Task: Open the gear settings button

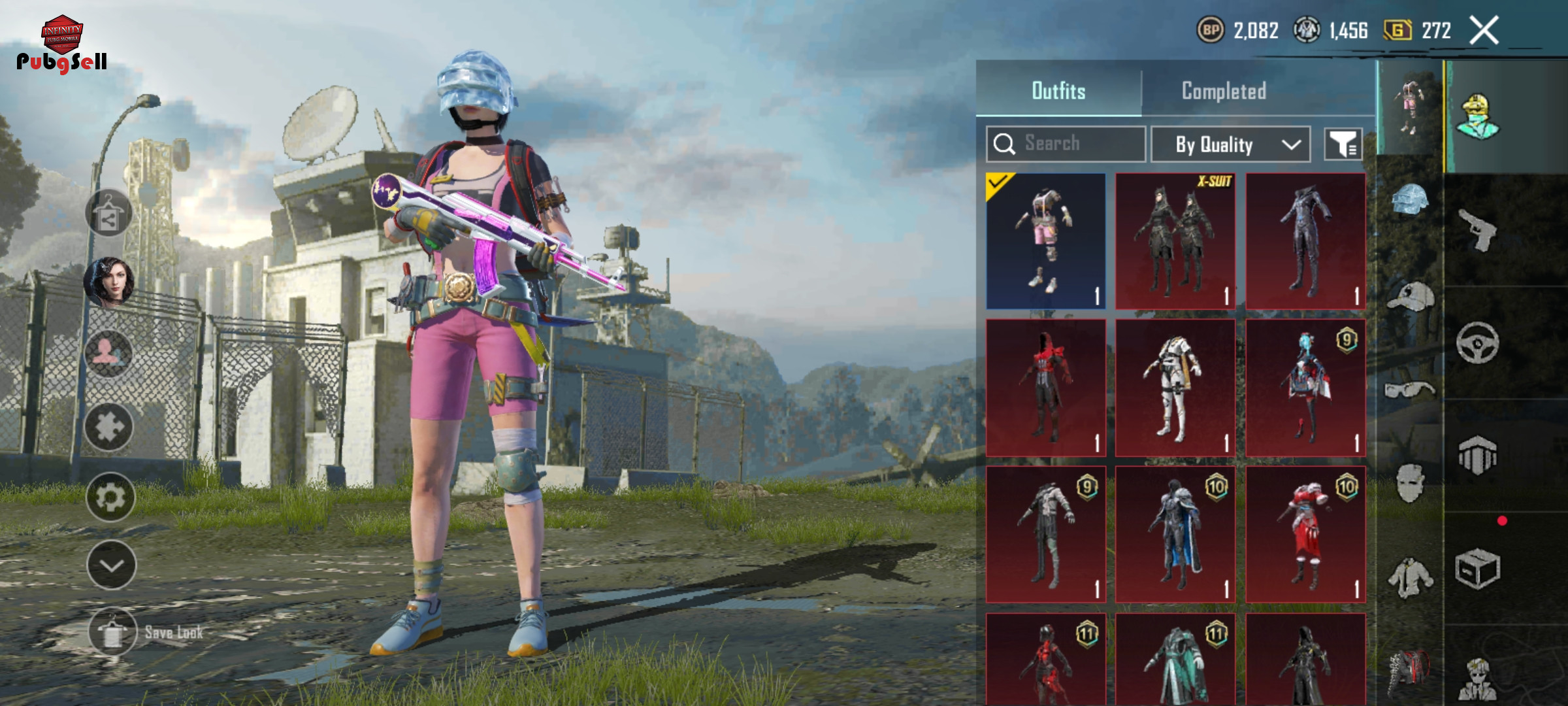Action: pyautogui.click(x=110, y=497)
